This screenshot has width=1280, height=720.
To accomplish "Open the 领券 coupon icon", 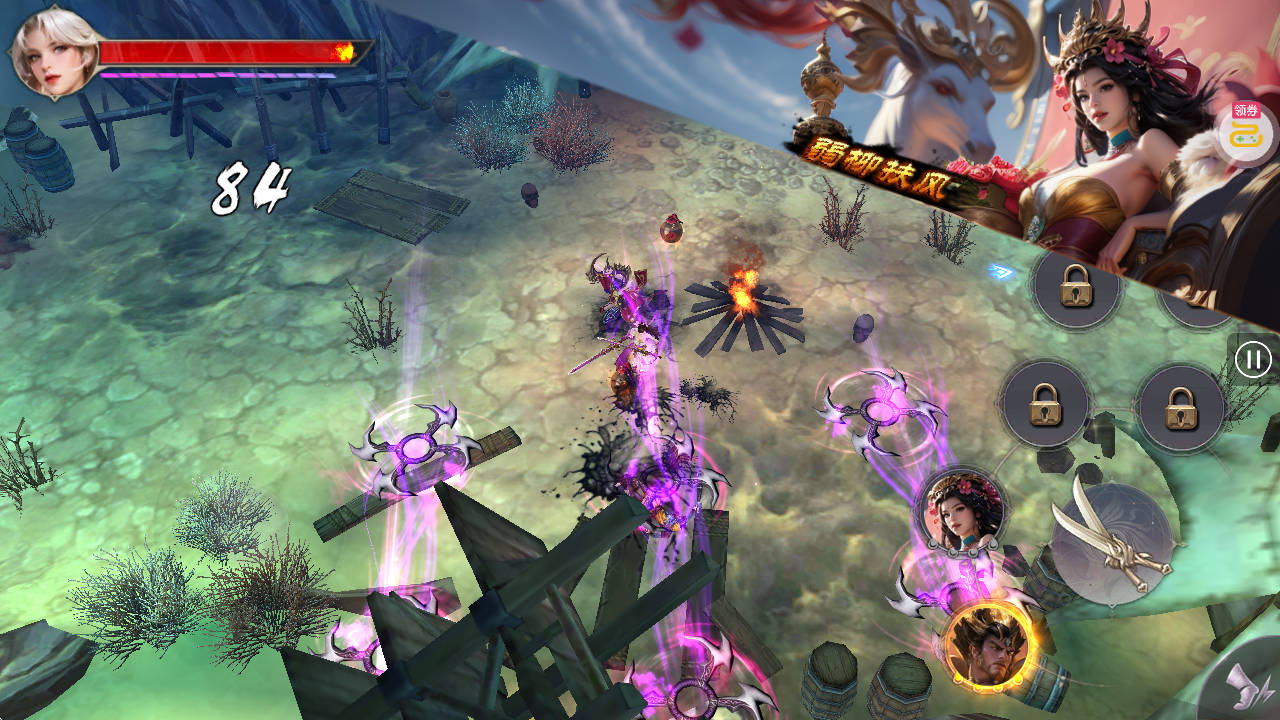I will 1246,133.
